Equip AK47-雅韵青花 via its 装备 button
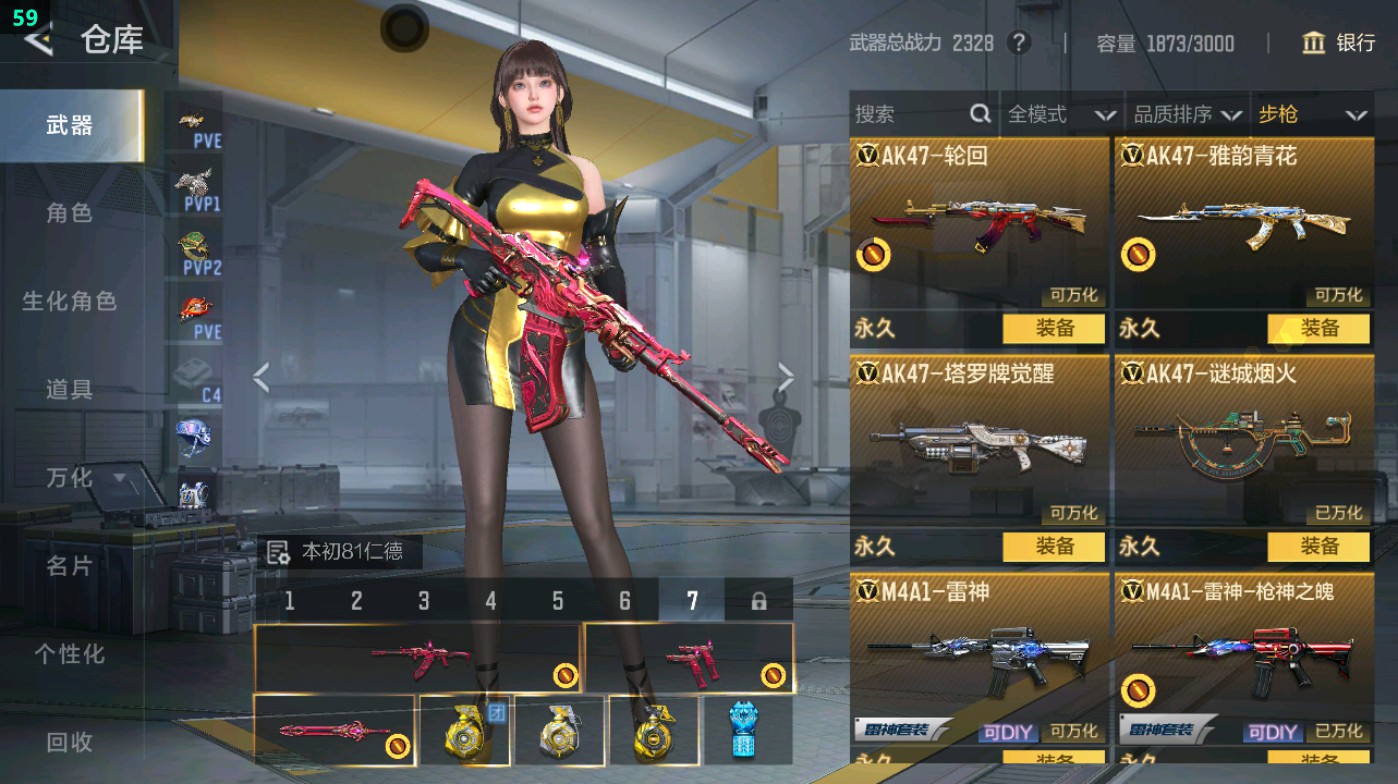The image size is (1398, 784). tap(1322, 328)
